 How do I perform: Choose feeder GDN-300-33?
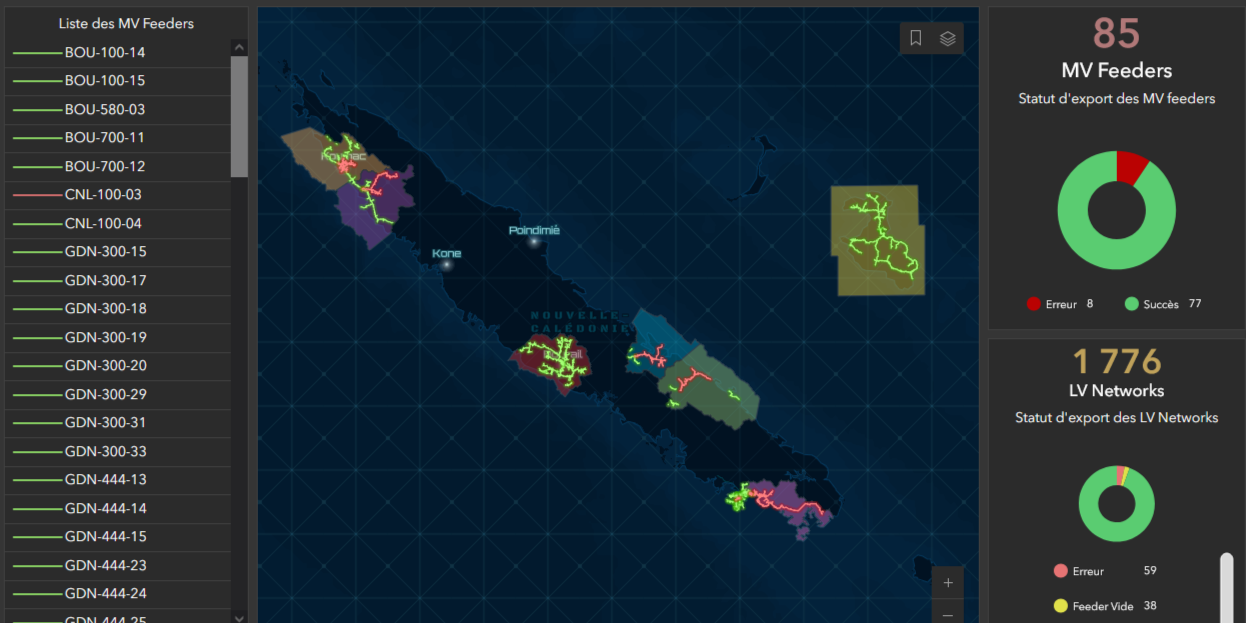[x=105, y=451]
